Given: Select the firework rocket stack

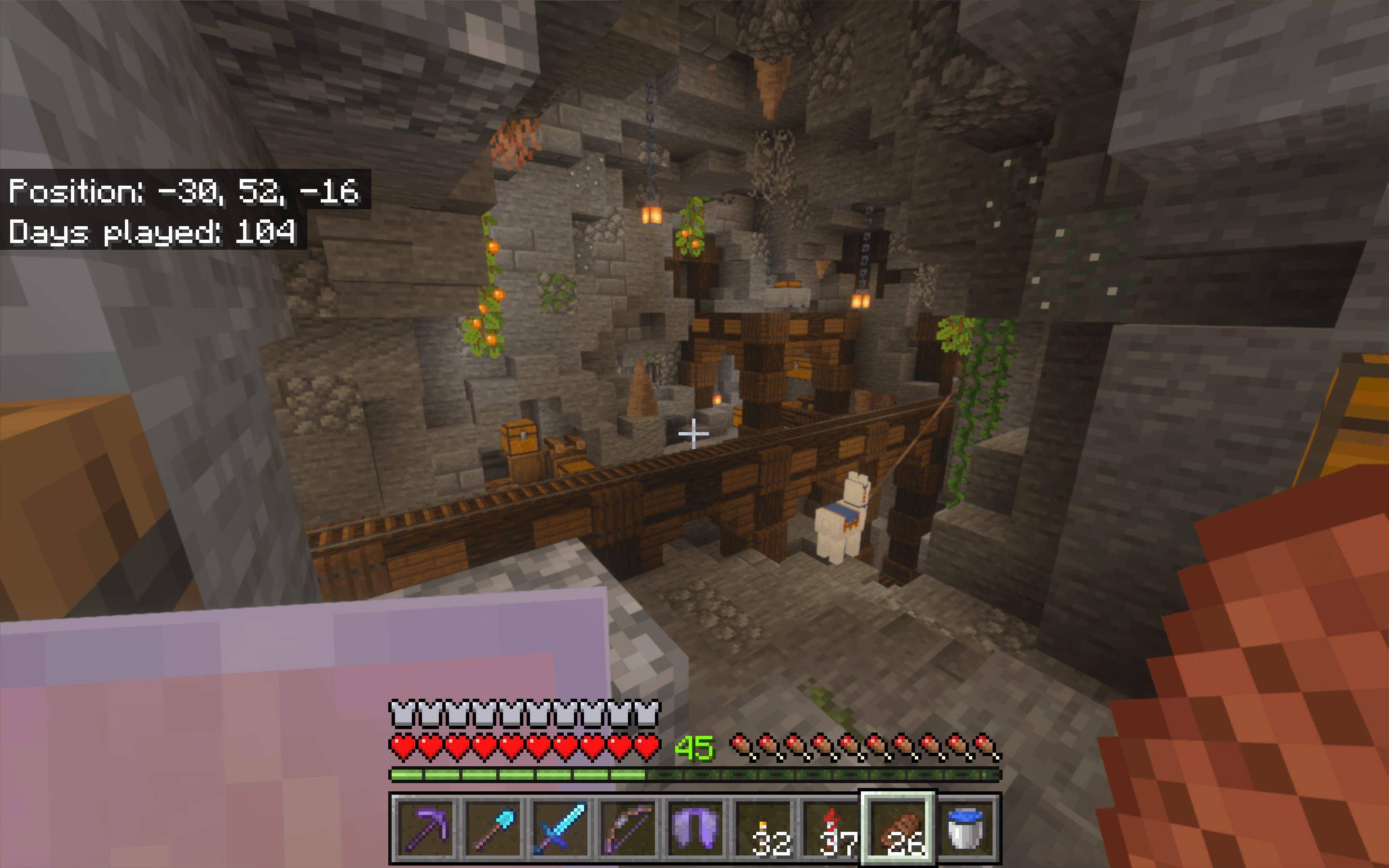Looking at the screenshot, I should point(831,829).
